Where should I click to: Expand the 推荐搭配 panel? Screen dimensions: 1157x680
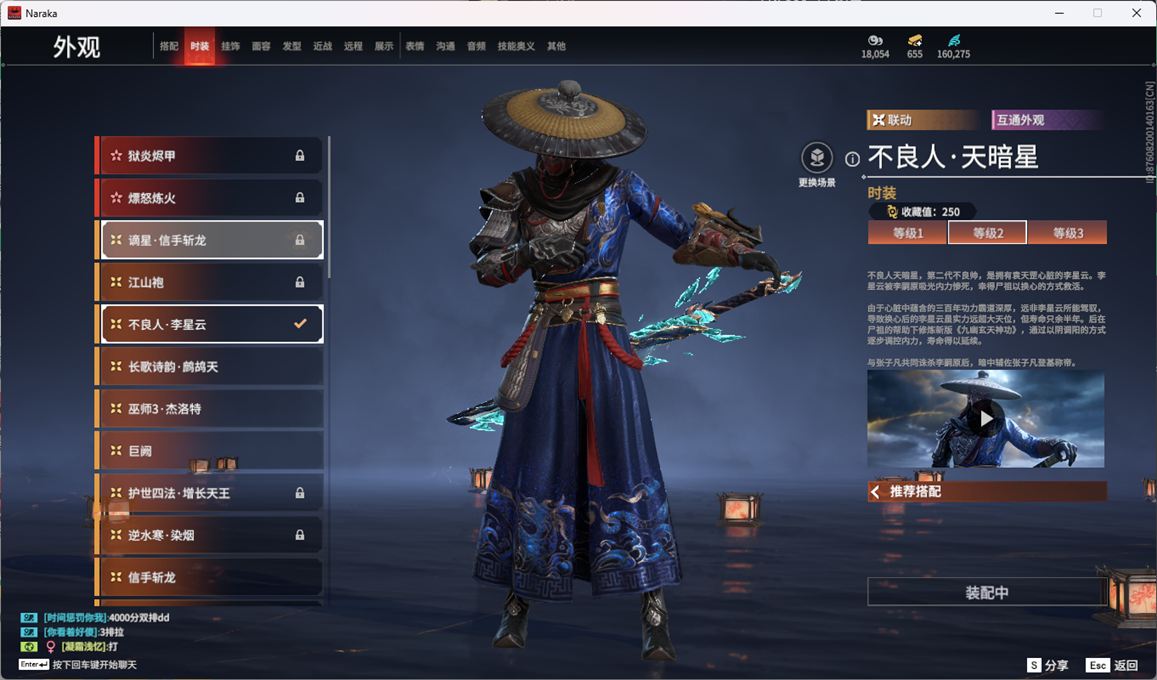(986, 492)
